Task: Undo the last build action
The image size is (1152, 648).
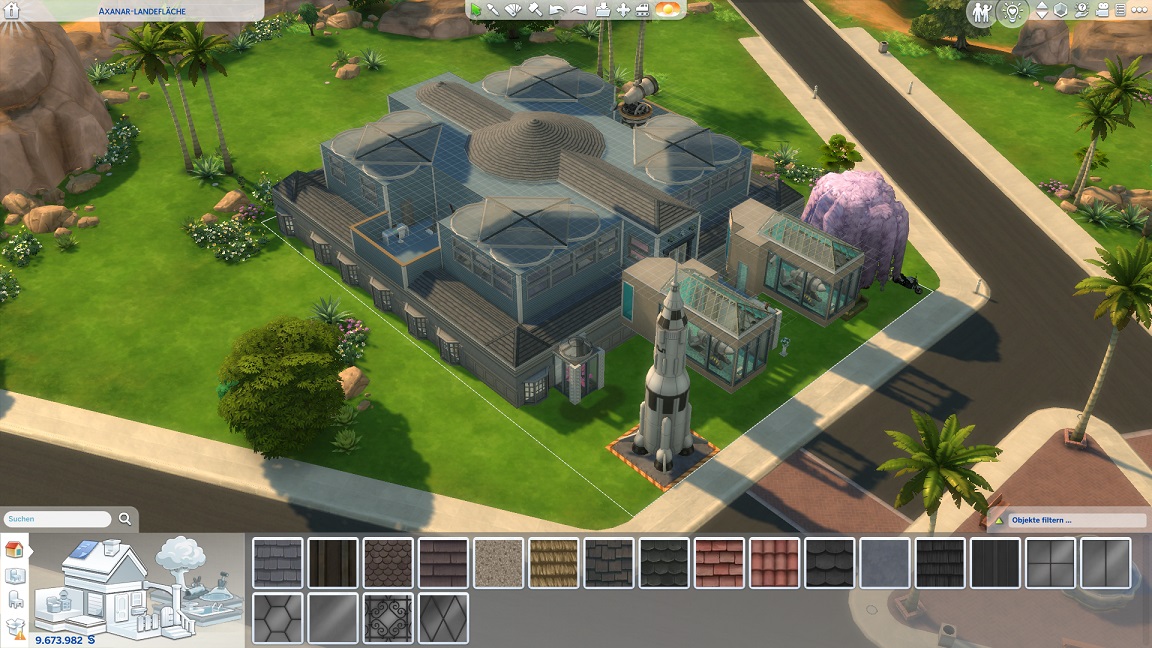Action: coord(557,10)
